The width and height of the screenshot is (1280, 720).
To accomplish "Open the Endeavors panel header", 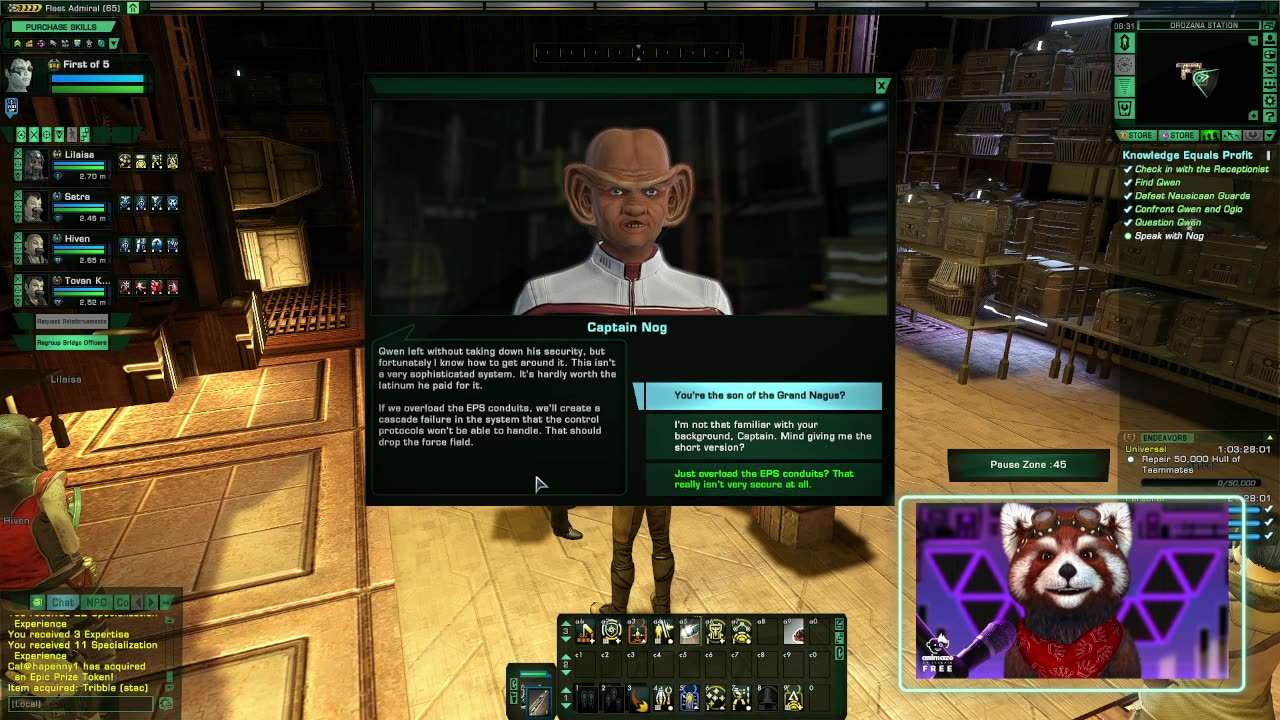I will click(1165, 438).
